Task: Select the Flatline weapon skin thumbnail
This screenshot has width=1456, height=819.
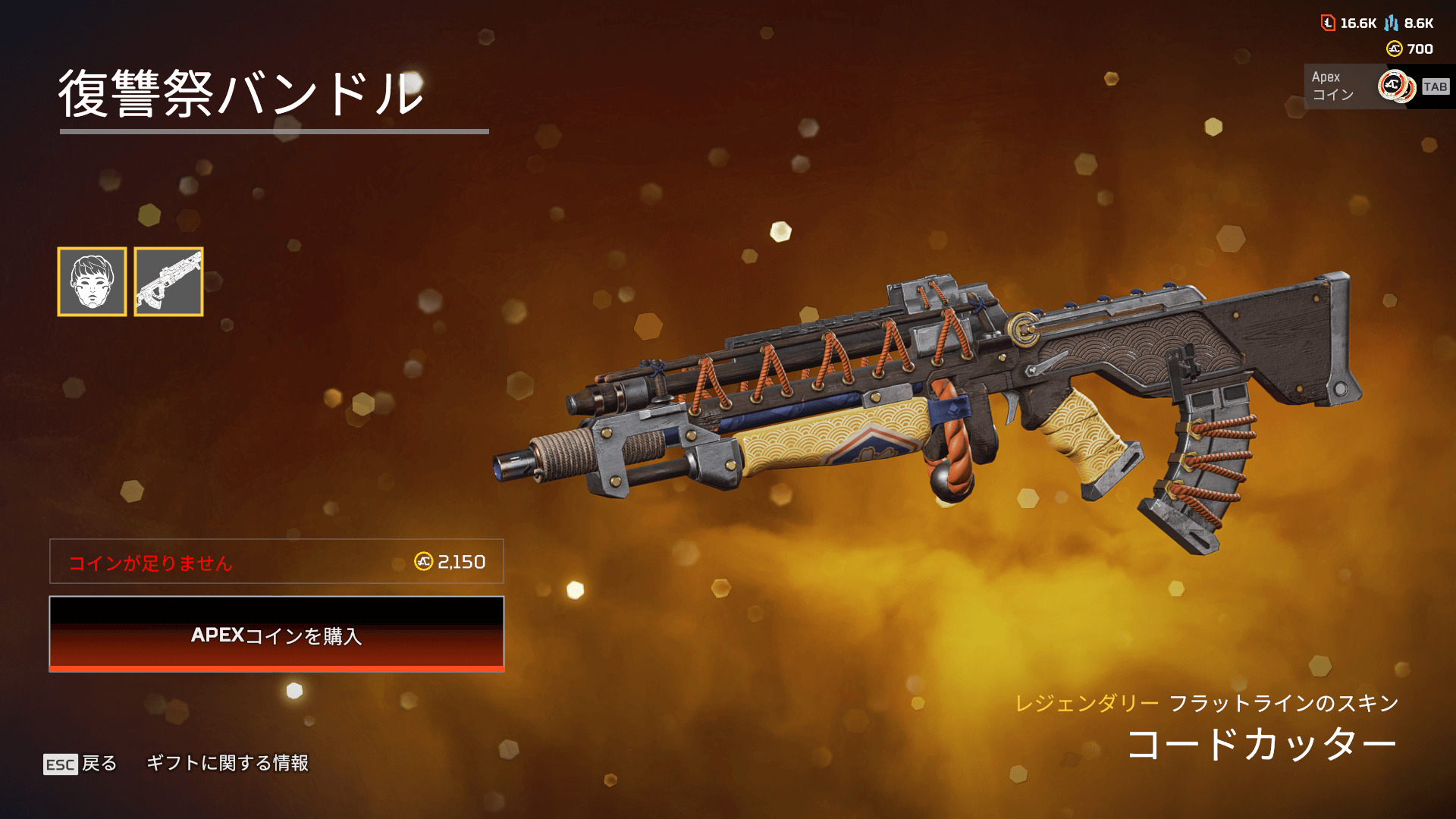Action: click(168, 281)
